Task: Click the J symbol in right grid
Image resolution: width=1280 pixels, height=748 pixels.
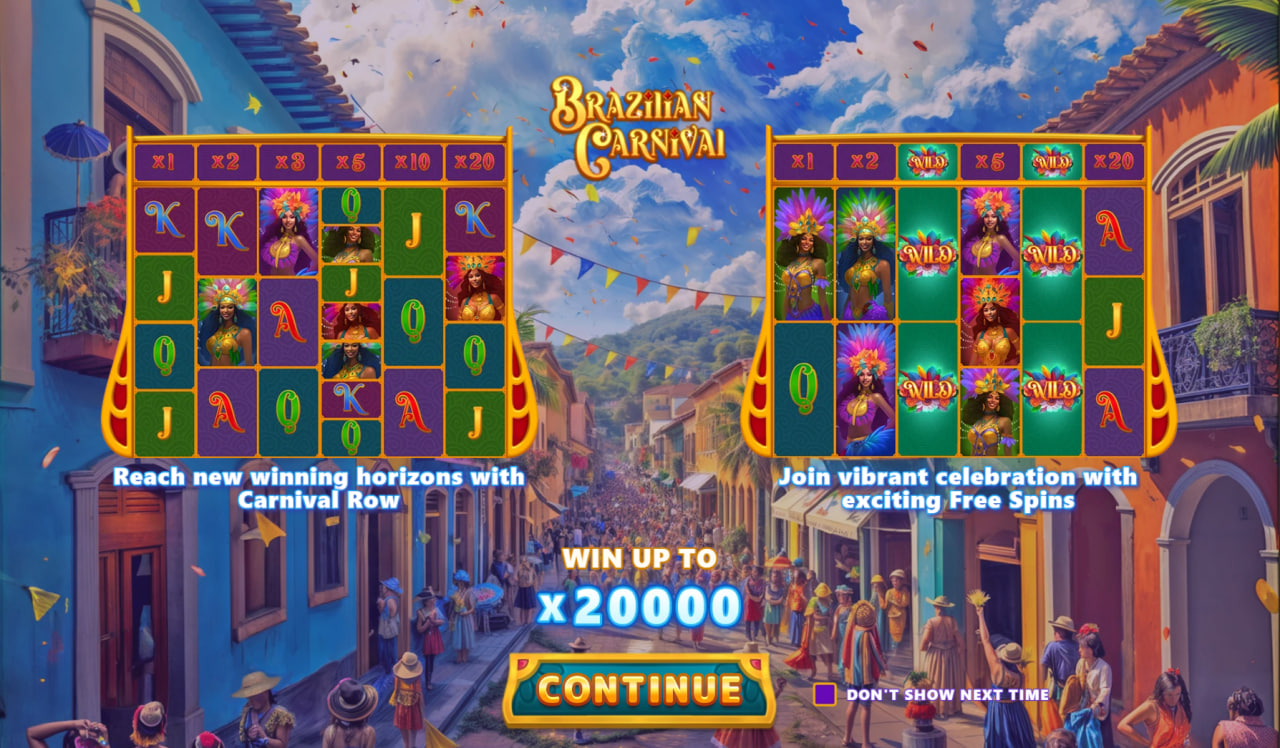Action: point(1113,320)
